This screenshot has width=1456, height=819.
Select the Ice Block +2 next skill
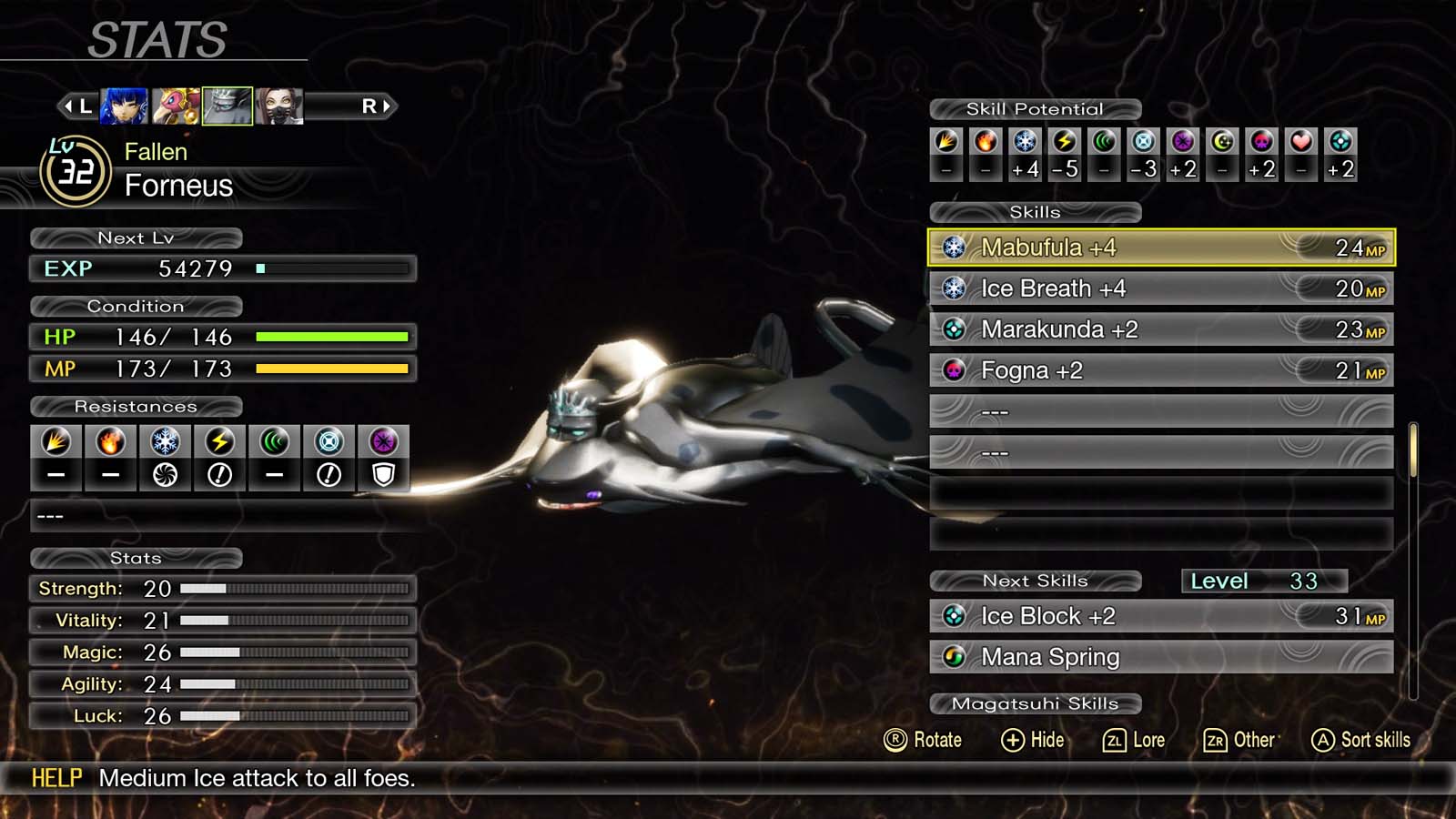click(x=1160, y=616)
